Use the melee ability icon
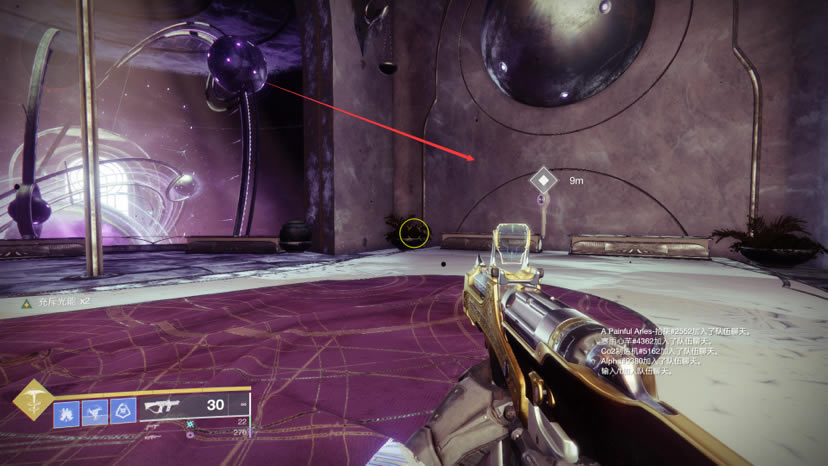828x466 pixels. click(x=95, y=411)
